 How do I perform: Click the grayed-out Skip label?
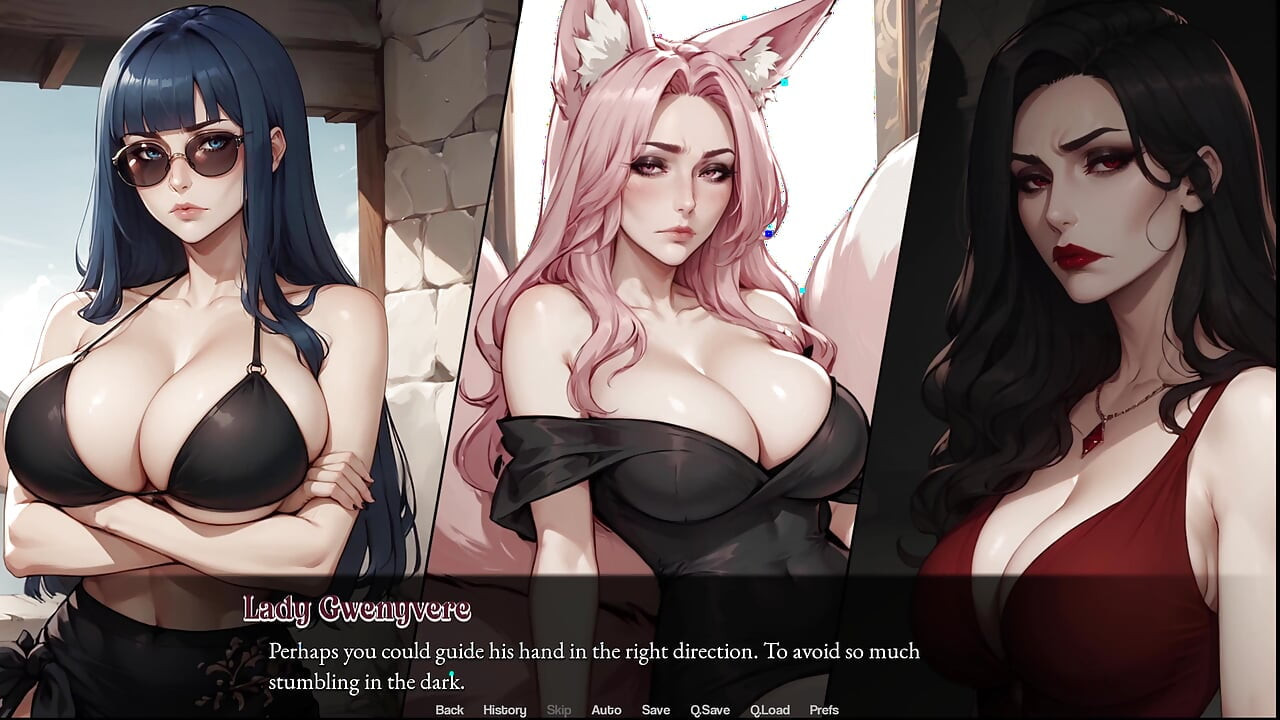(x=558, y=709)
